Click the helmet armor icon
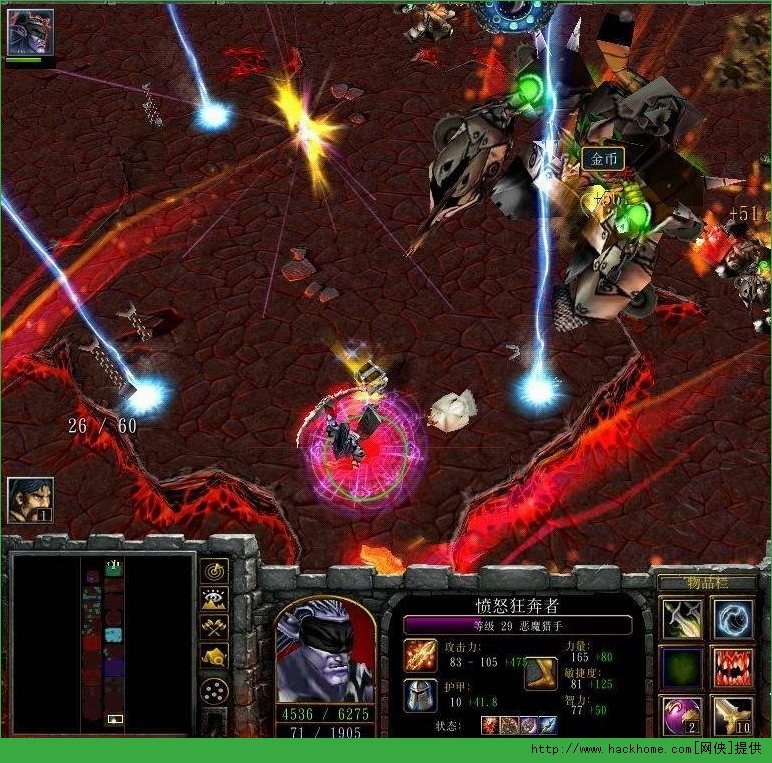Viewport: 772px width, 763px height. tap(420, 694)
